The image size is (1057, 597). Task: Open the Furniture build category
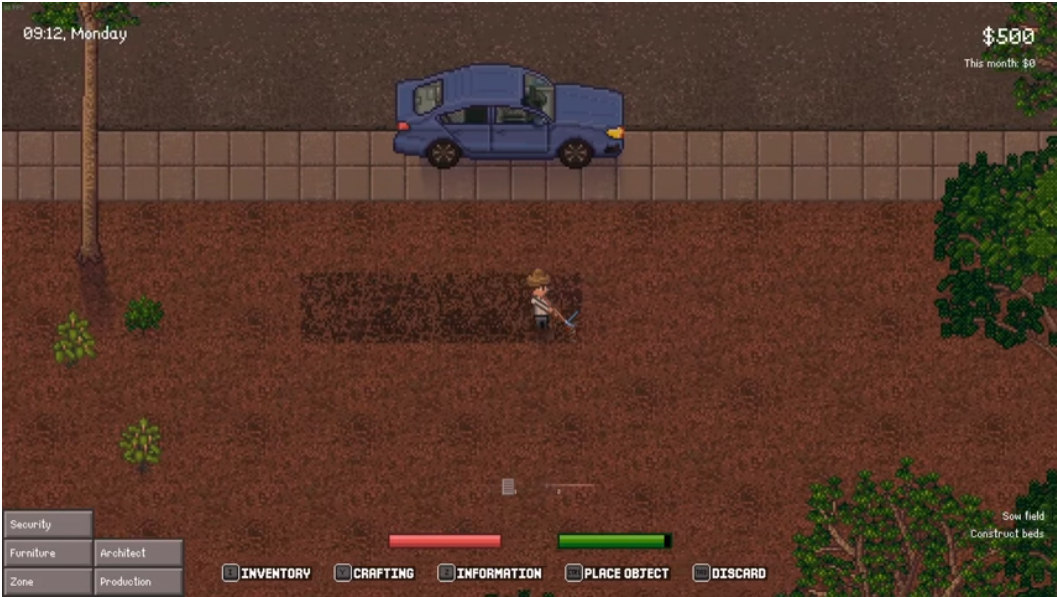pos(48,553)
